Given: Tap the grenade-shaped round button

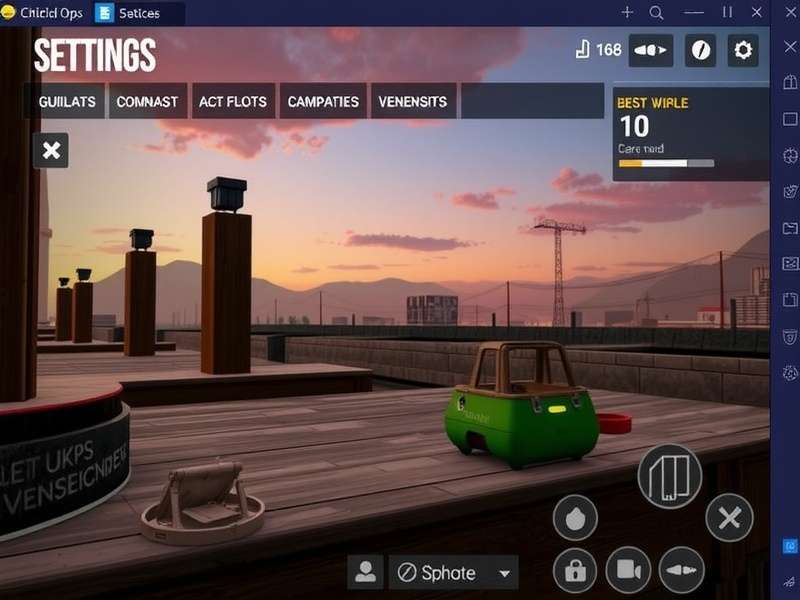Looking at the screenshot, I should coord(575,518).
